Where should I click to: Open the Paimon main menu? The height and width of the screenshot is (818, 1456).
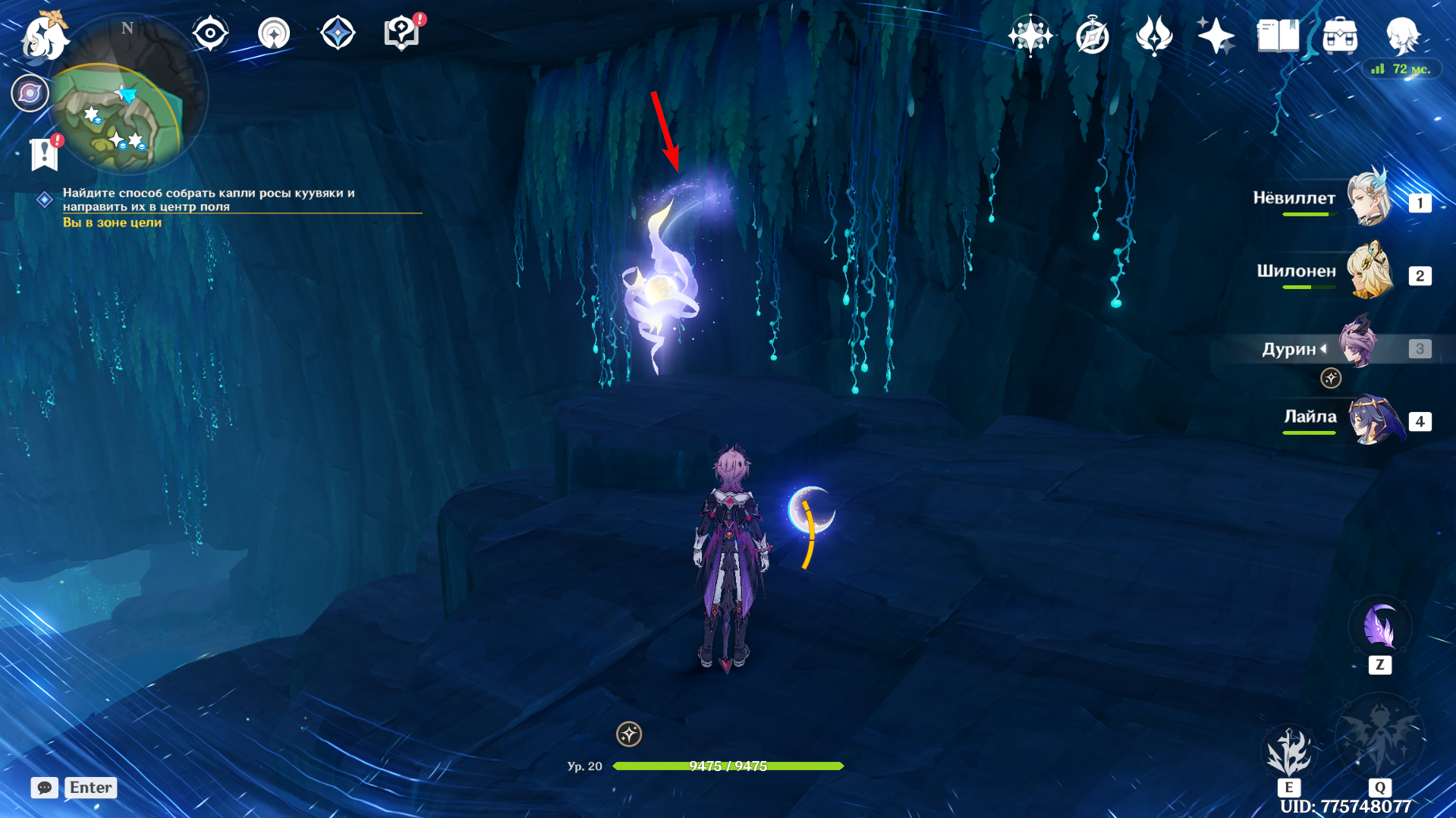pyautogui.click(x=44, y=36)
